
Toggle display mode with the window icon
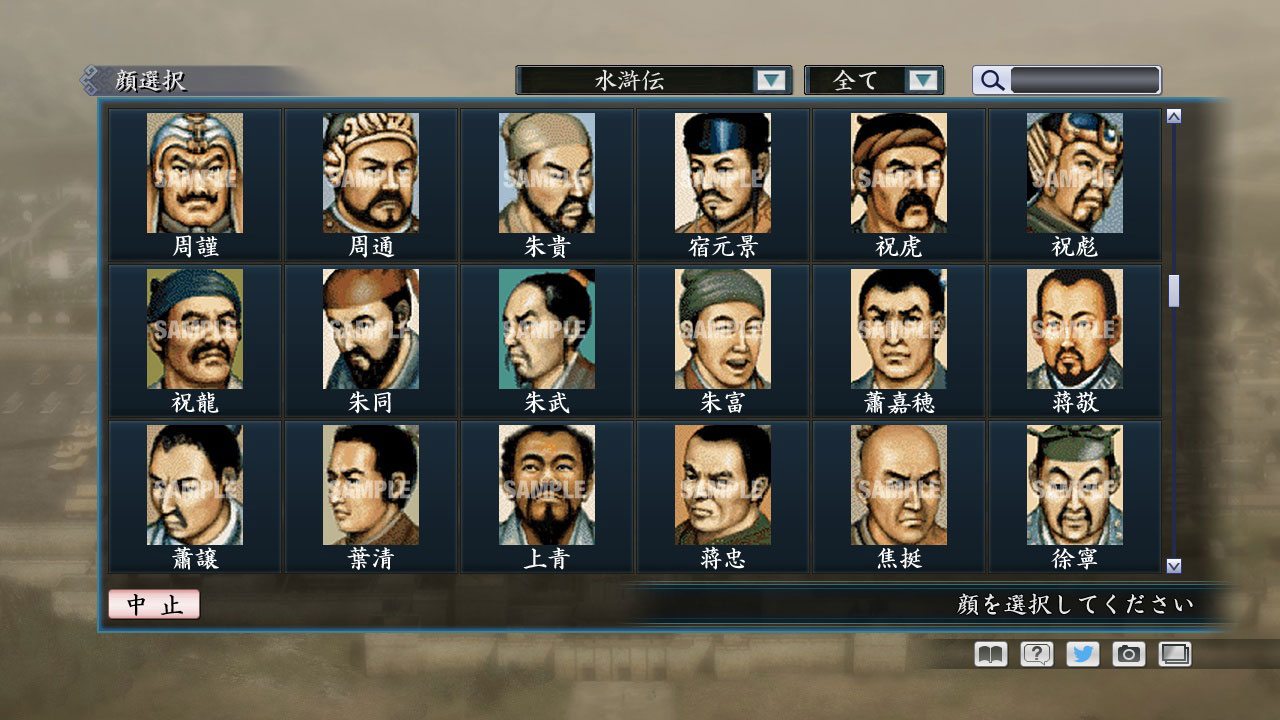coord(1174,654)
